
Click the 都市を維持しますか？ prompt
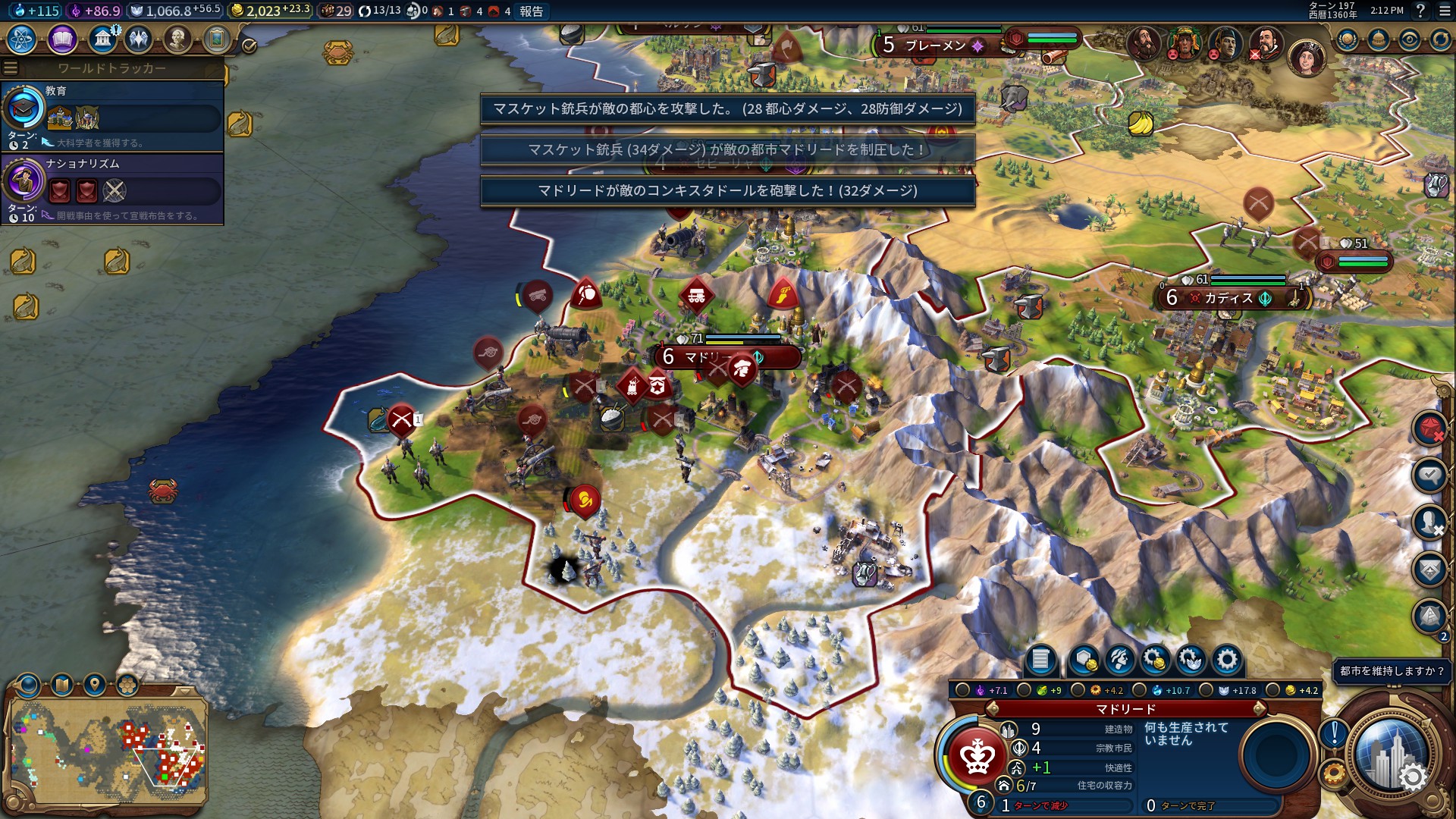click(x=1392, y=671)
